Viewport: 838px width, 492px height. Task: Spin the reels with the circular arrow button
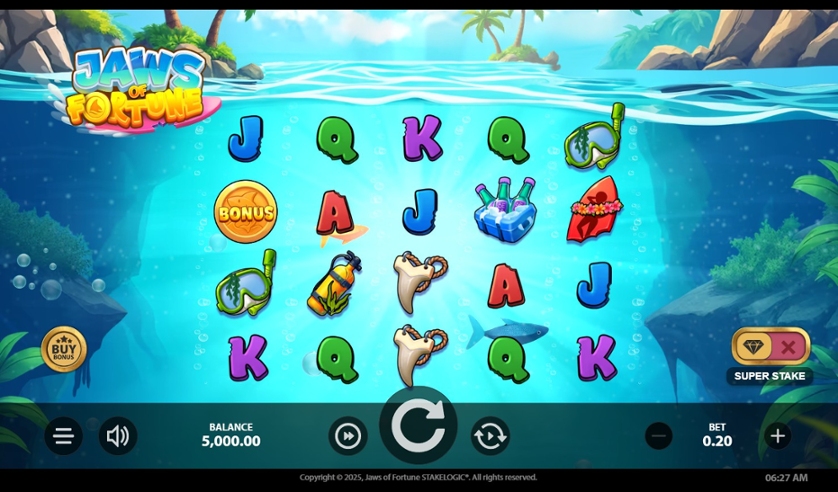pyautogui.click(x=418, y=426)
